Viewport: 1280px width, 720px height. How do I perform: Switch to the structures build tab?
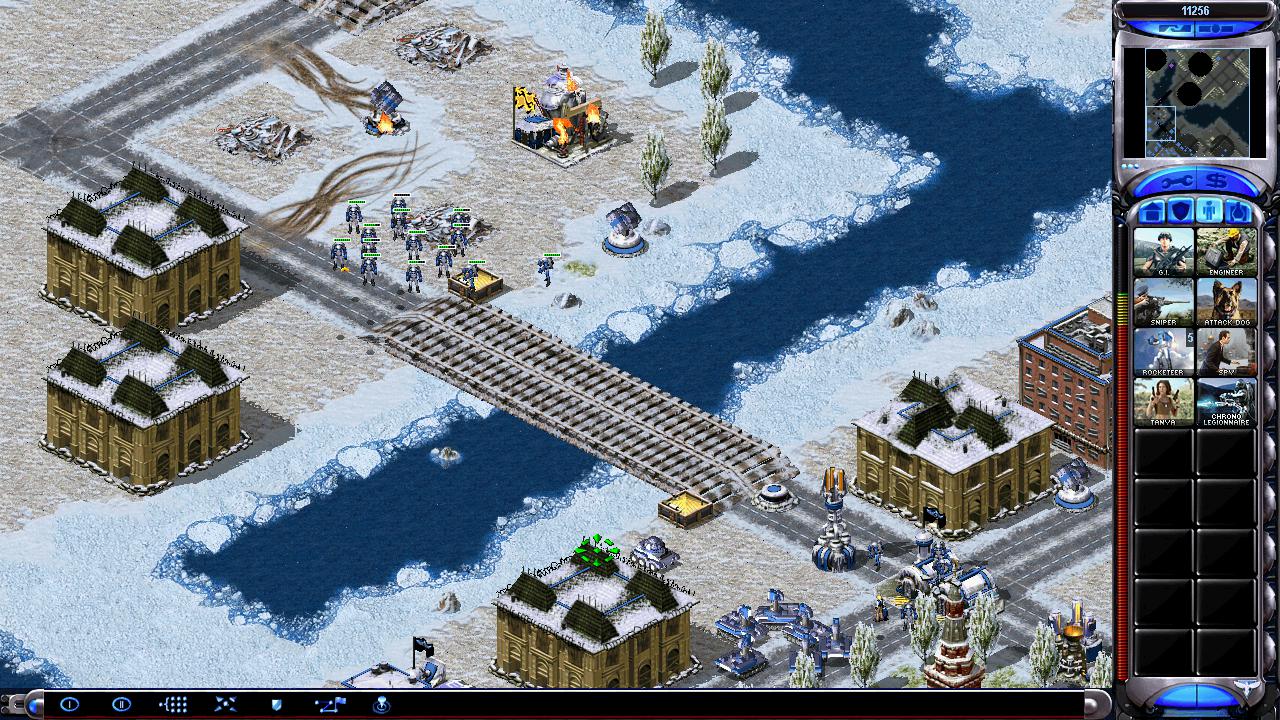coord(1151,212)
